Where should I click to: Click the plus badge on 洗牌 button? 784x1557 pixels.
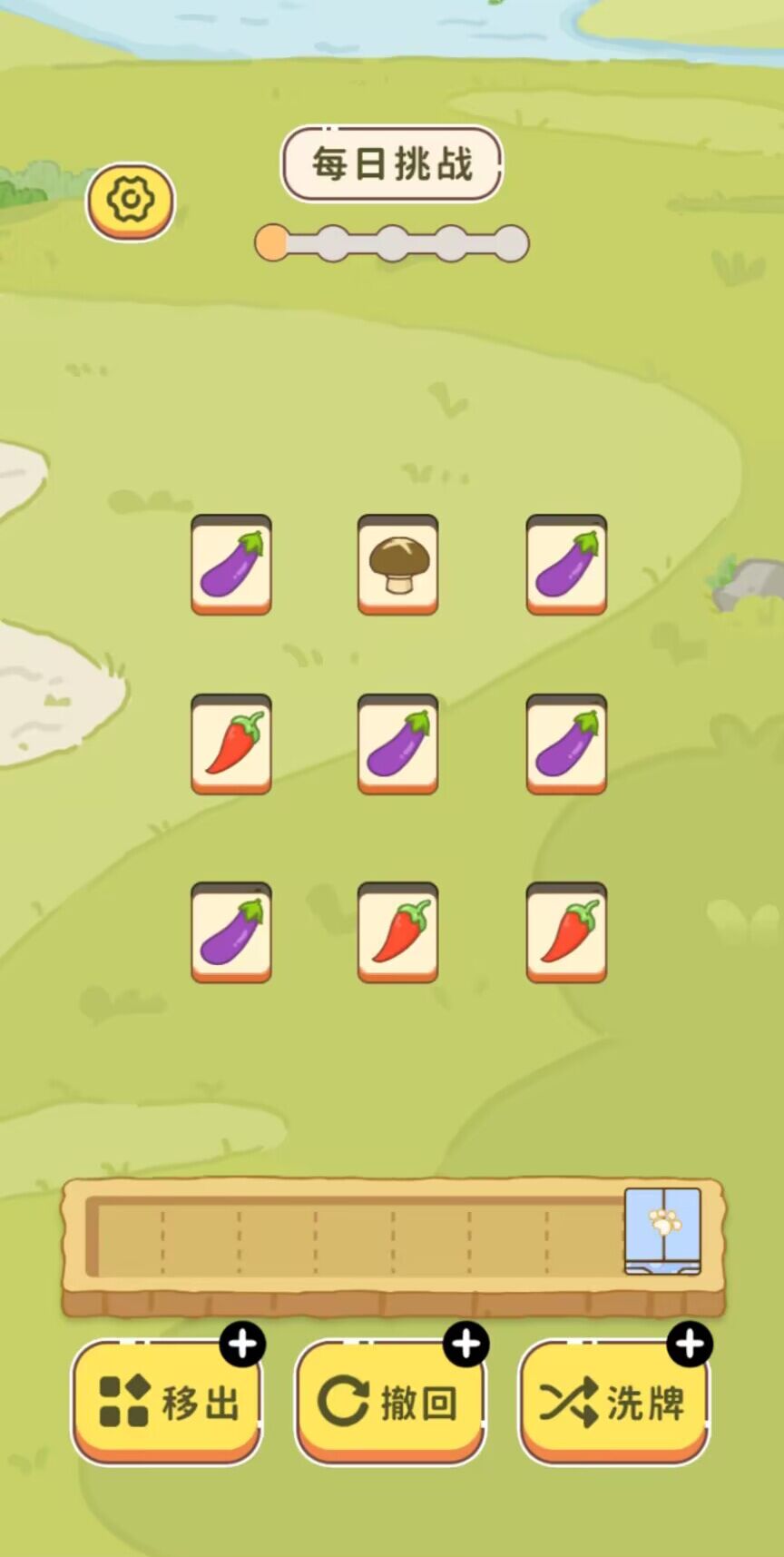coord(690,1344)
